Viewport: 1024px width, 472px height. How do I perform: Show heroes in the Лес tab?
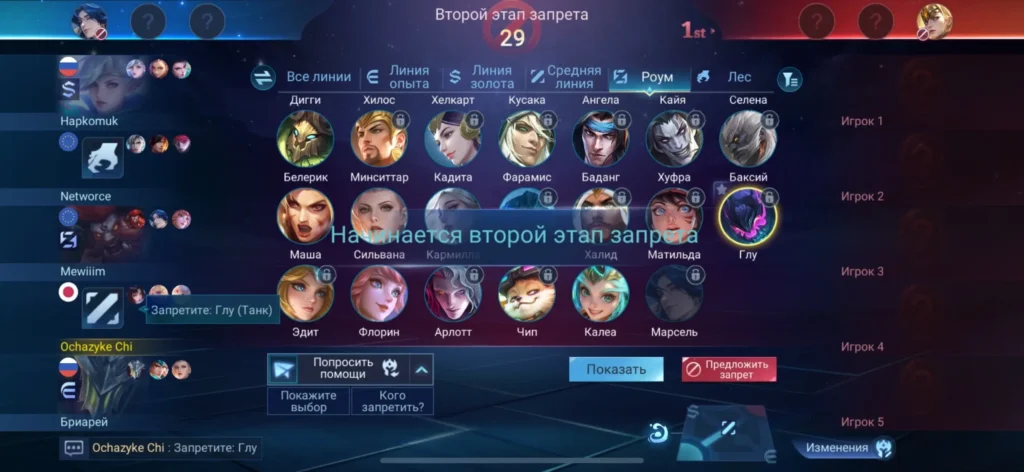click(x=727, y=77)
